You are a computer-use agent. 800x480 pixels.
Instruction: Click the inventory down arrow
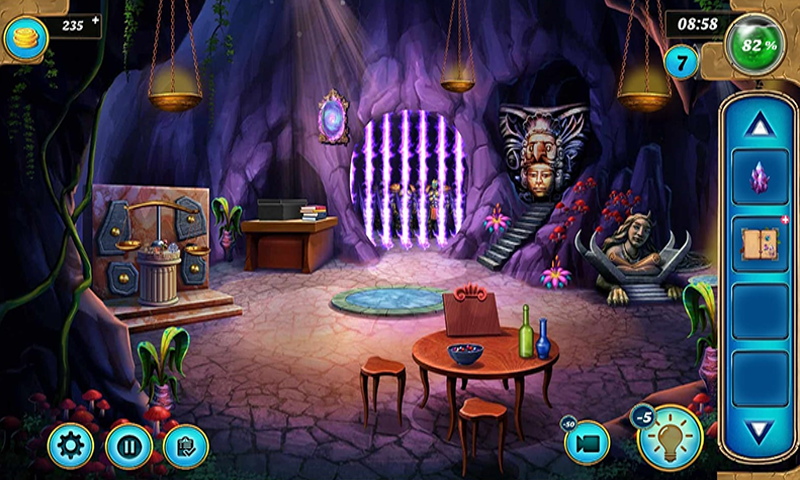pos(760,432)
